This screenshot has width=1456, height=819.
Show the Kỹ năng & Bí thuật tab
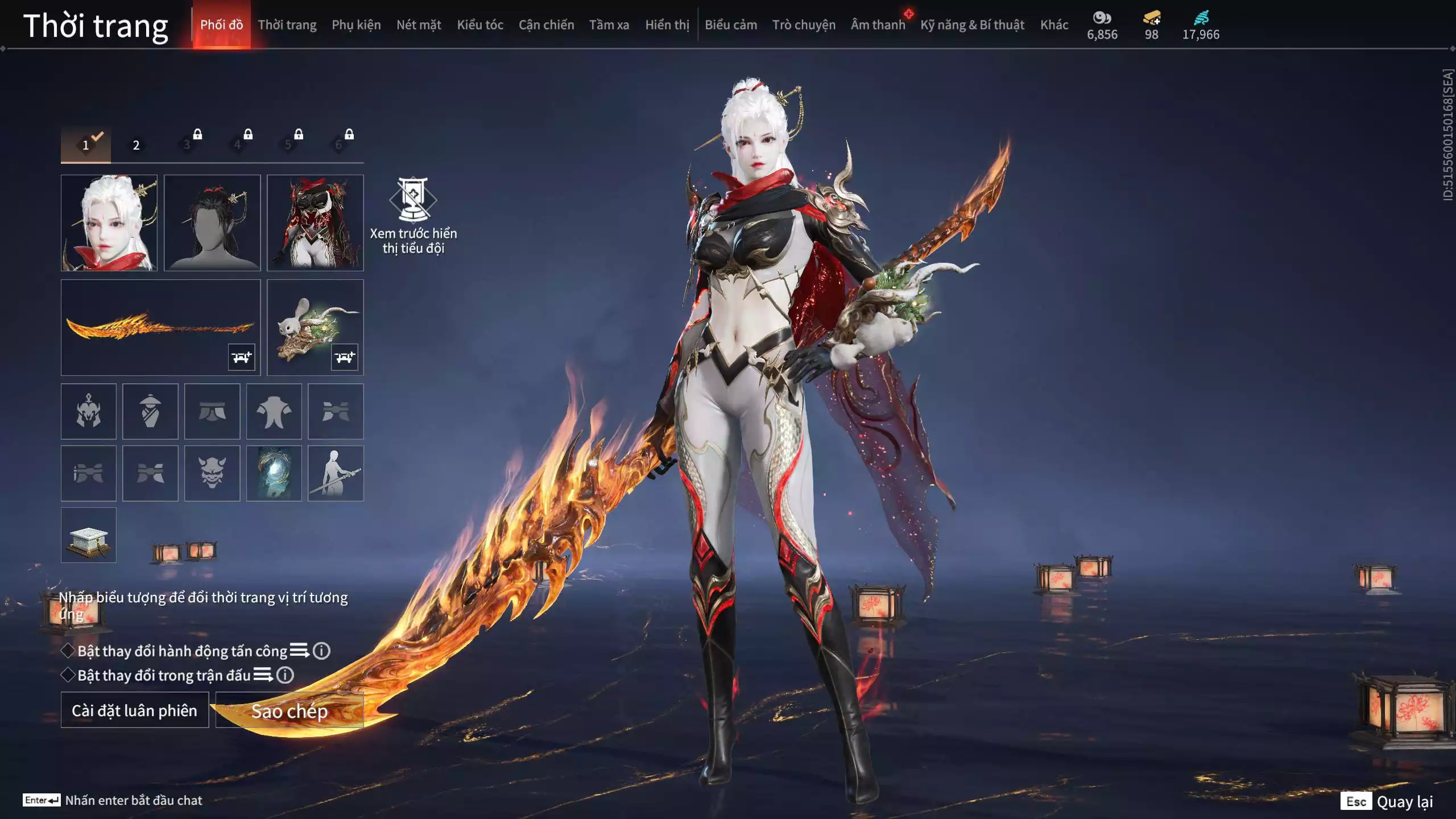pyautogui.click(x=972, y=25)
